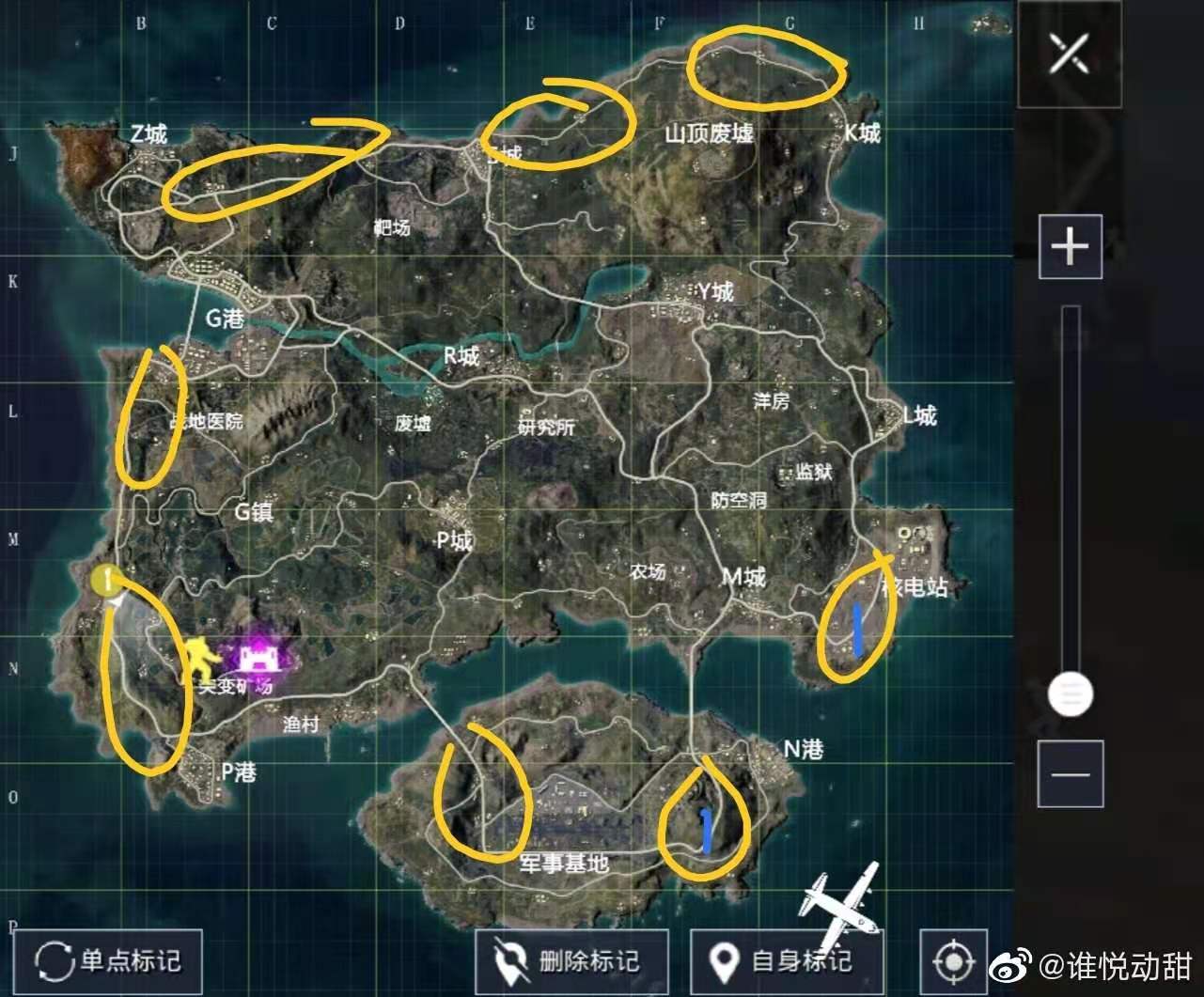
Task: Zoom out the map with minus button
Action: click(1070, 773)
